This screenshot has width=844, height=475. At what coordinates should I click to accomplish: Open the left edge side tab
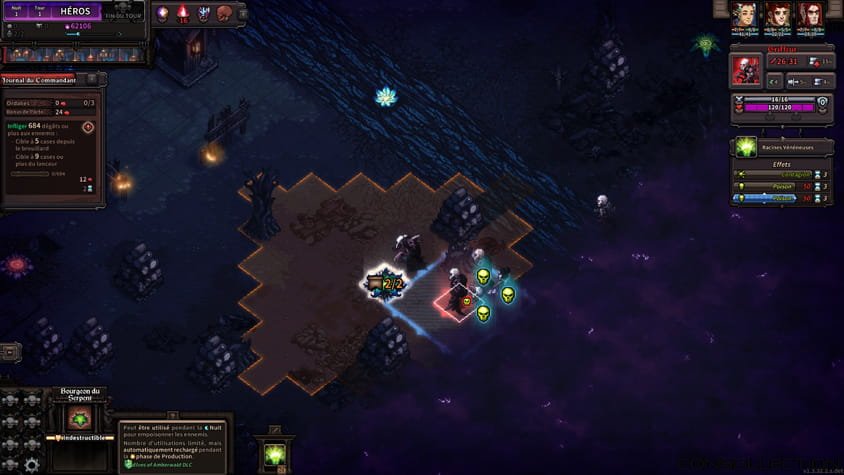[8, 352]
